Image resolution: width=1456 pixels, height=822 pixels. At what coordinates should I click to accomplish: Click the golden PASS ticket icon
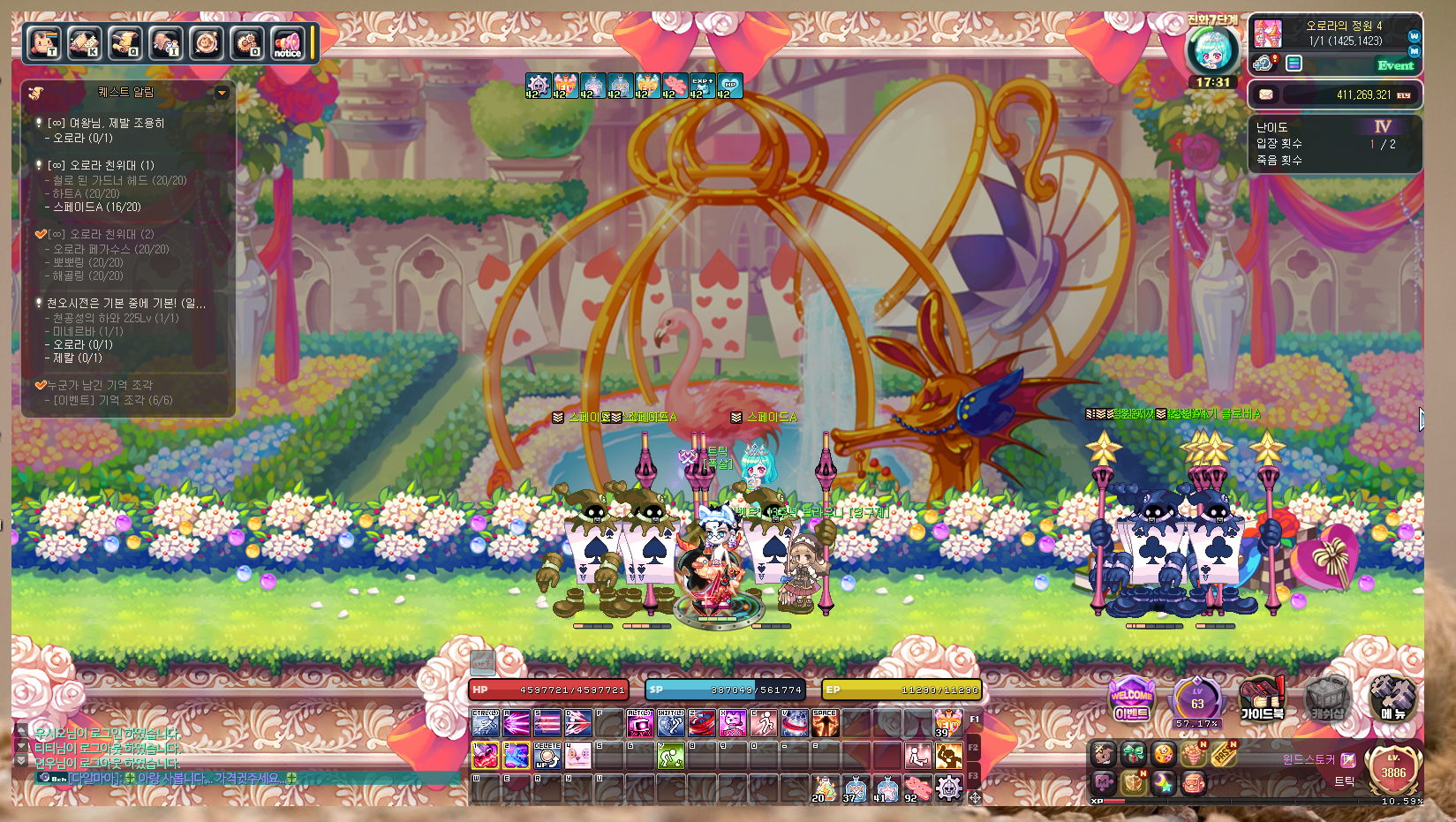point(1223,755)
